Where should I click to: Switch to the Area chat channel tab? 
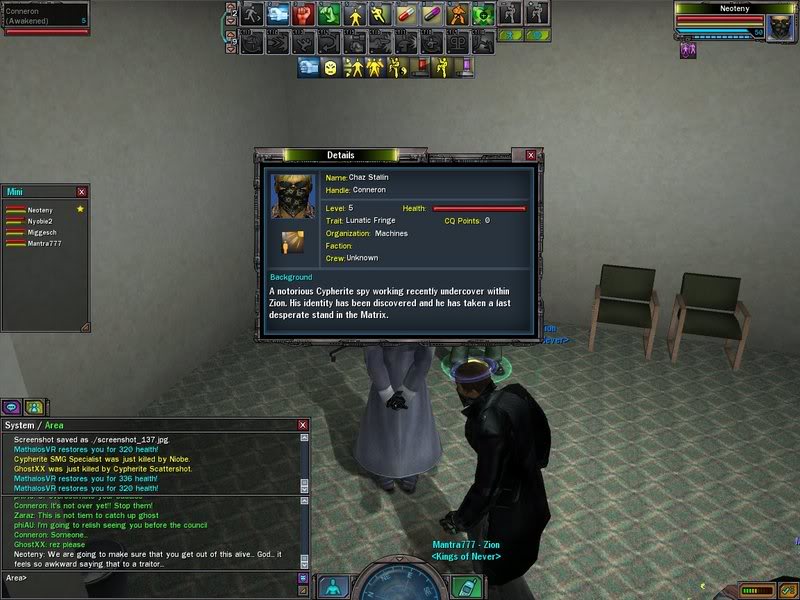[x=56, y=425]
